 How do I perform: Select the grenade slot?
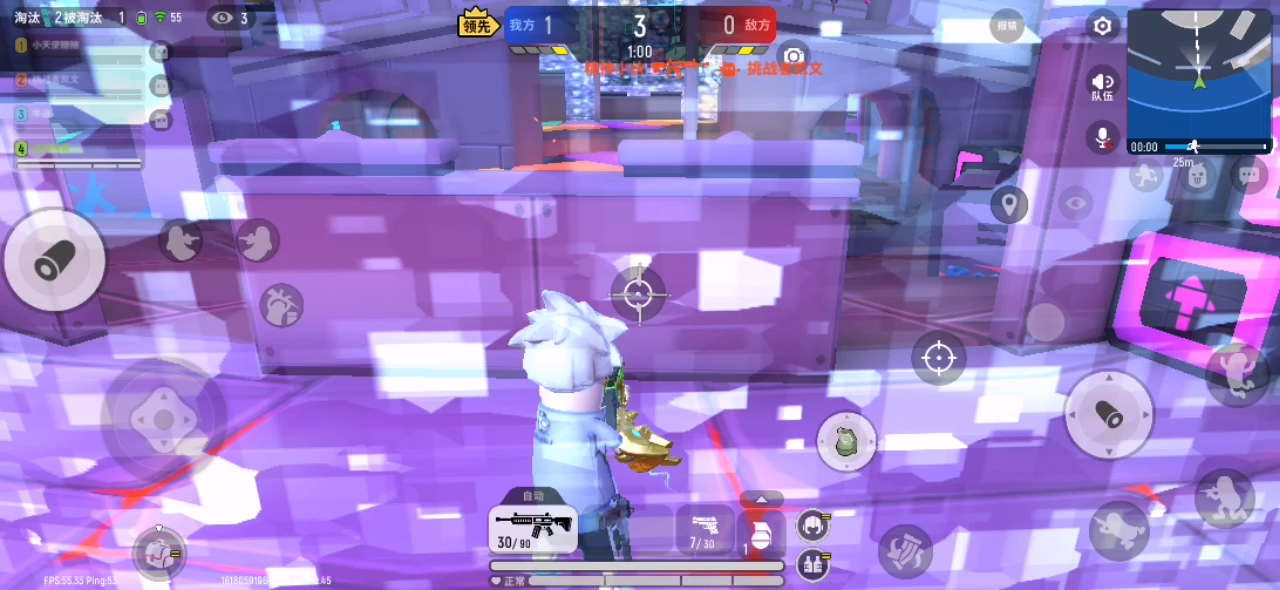click(761, 532)
